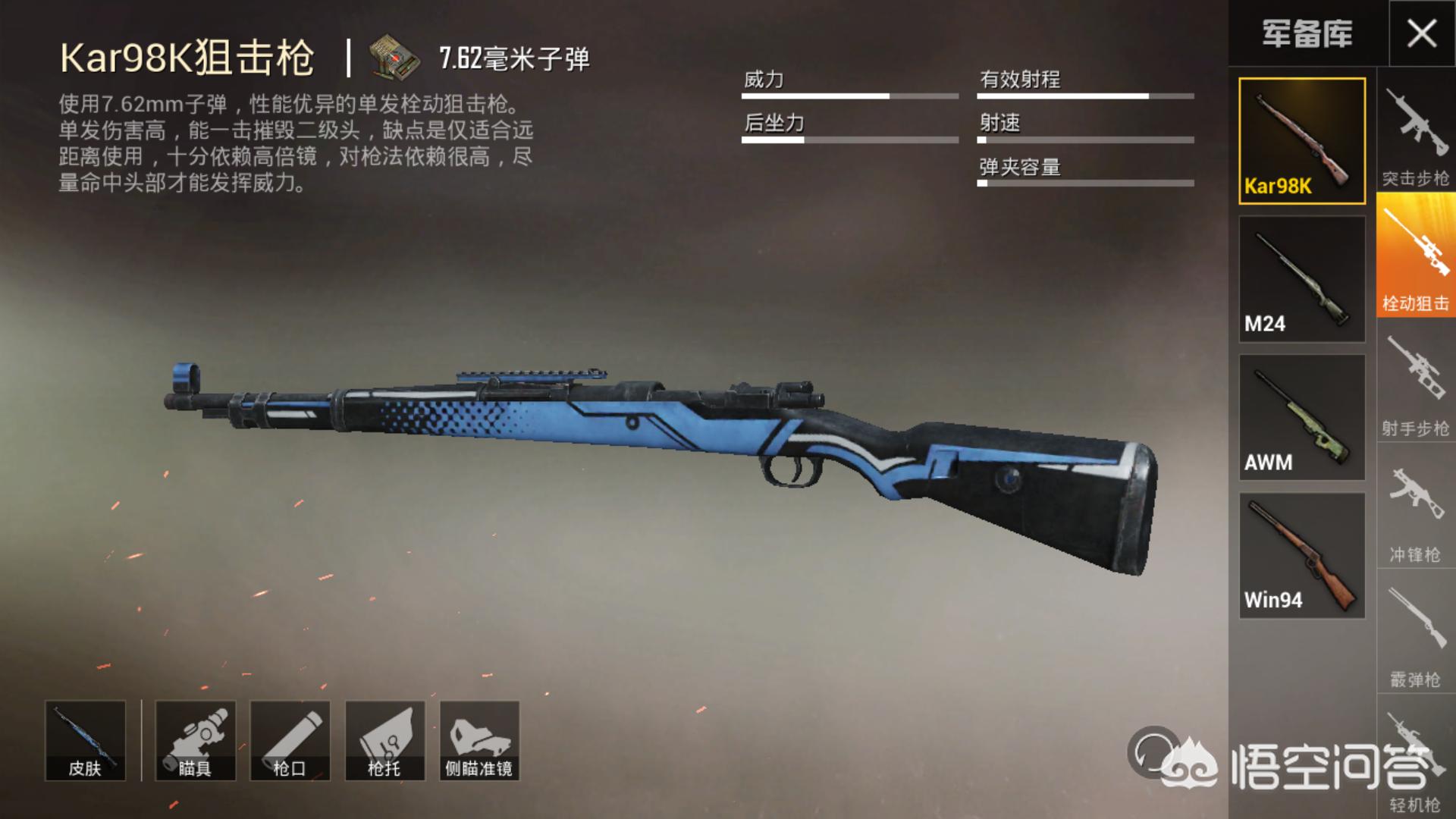Close the armory screen
1456x819 pixels.
1421,34
